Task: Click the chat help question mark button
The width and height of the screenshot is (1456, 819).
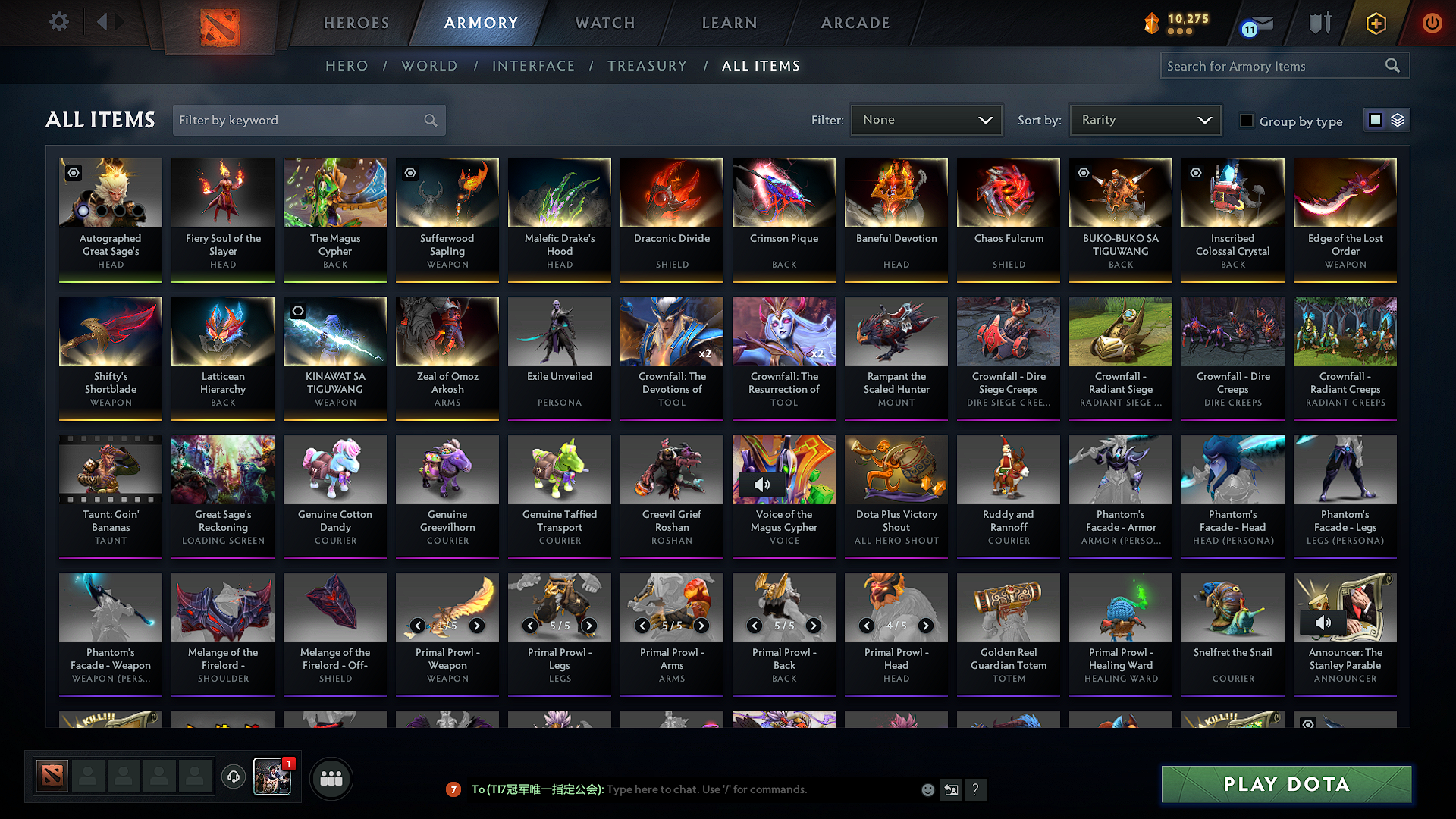Action: tap(976, 789)
